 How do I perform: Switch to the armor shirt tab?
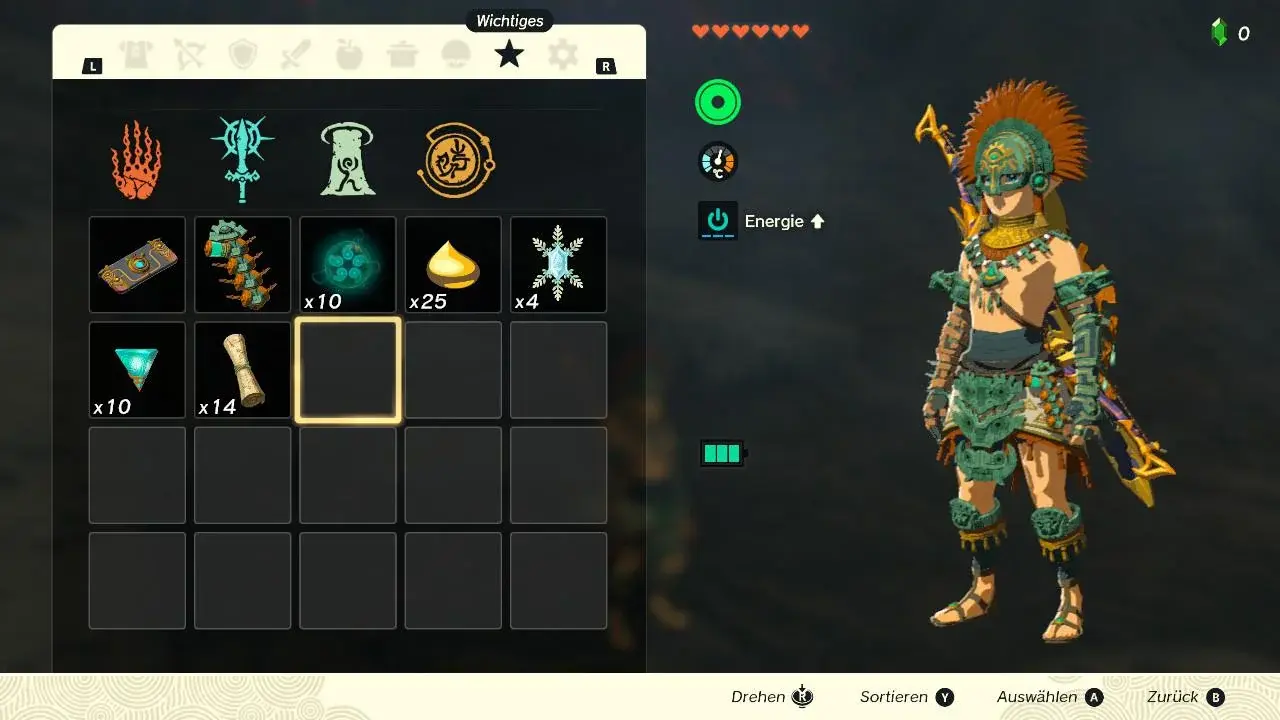click(x=136, y=55)
